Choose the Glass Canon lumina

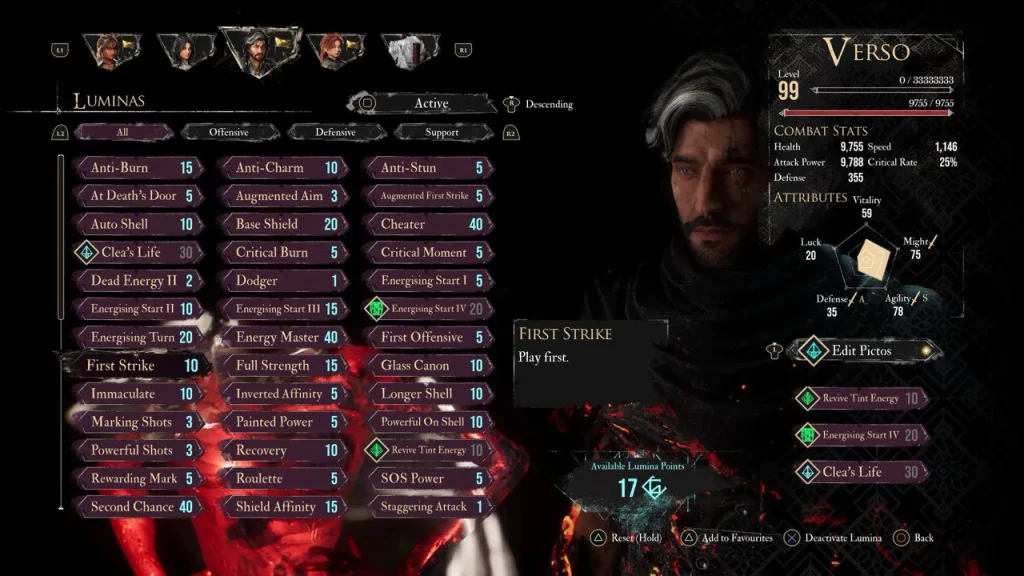[427, 366]
